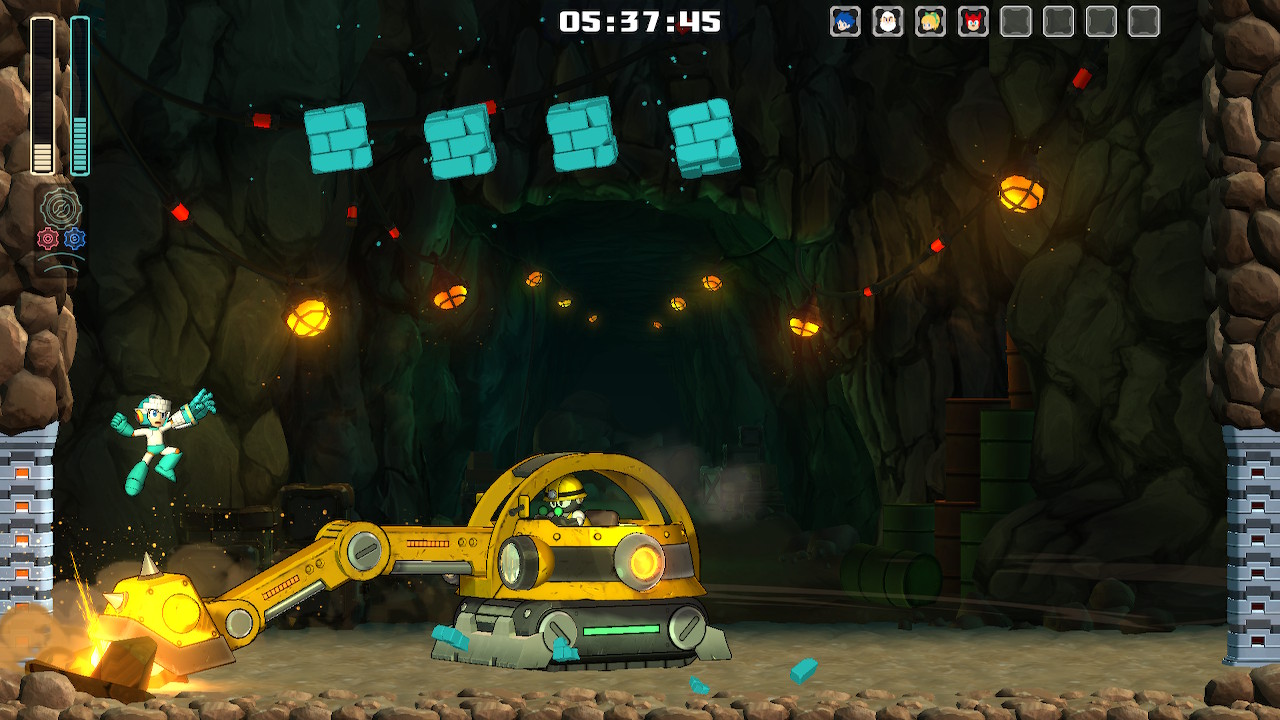Select the red-helmeted robot portrait icon

point(973,21)
